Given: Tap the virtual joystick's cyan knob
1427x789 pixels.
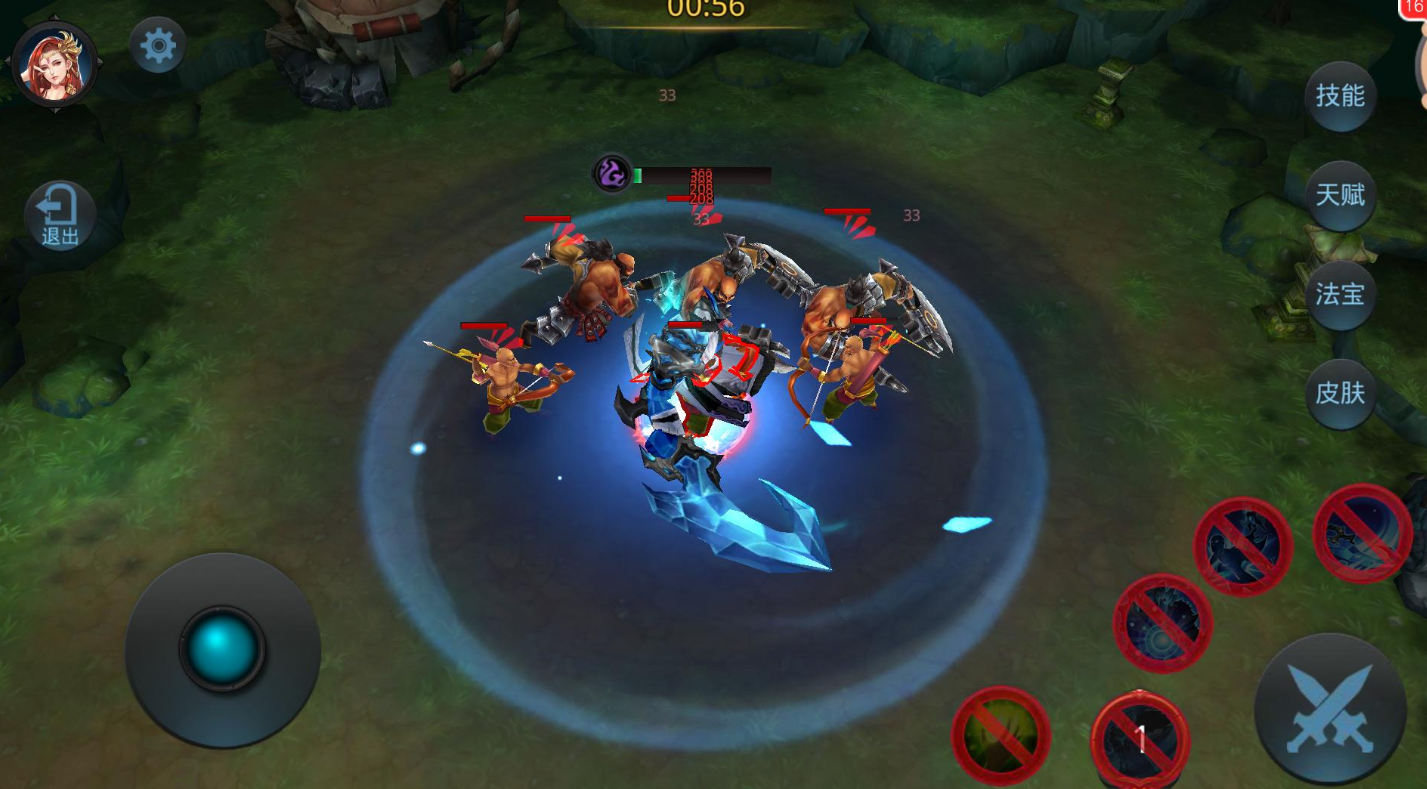Looking at the screenshot, I should click(x=222, y=648).
